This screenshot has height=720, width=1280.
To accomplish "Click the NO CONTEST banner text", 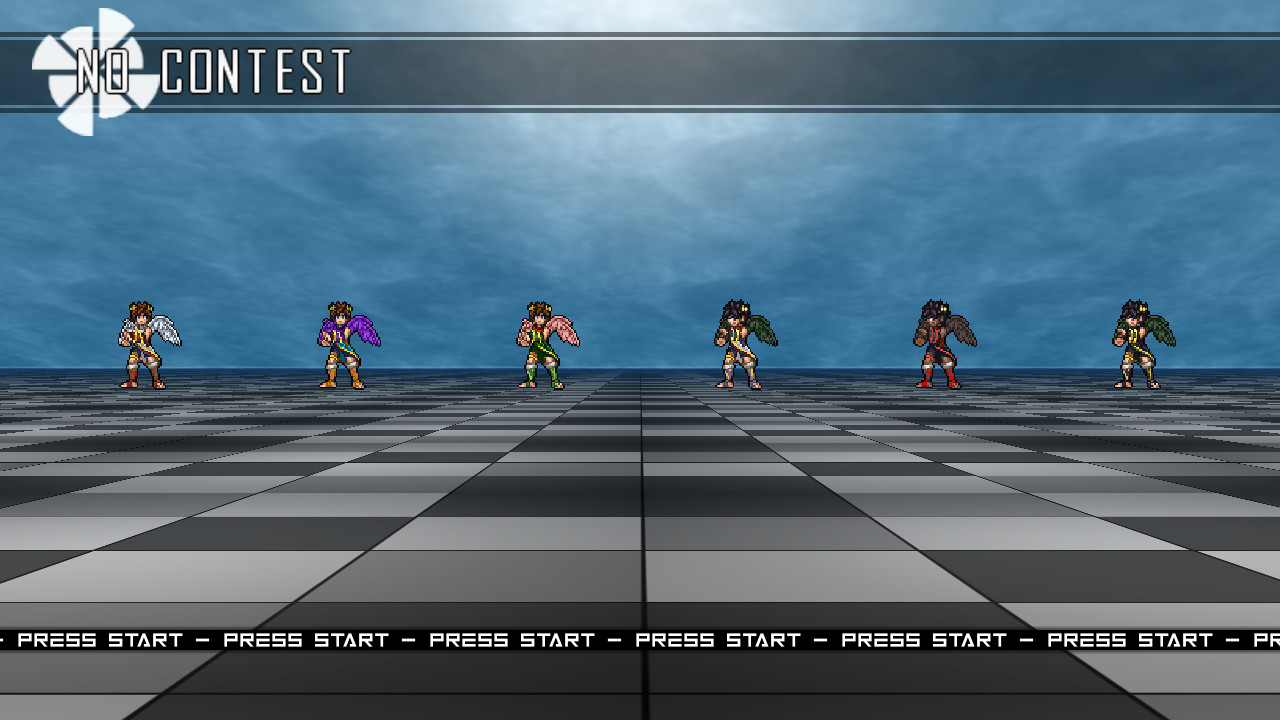I will click(x=215, y=68).
